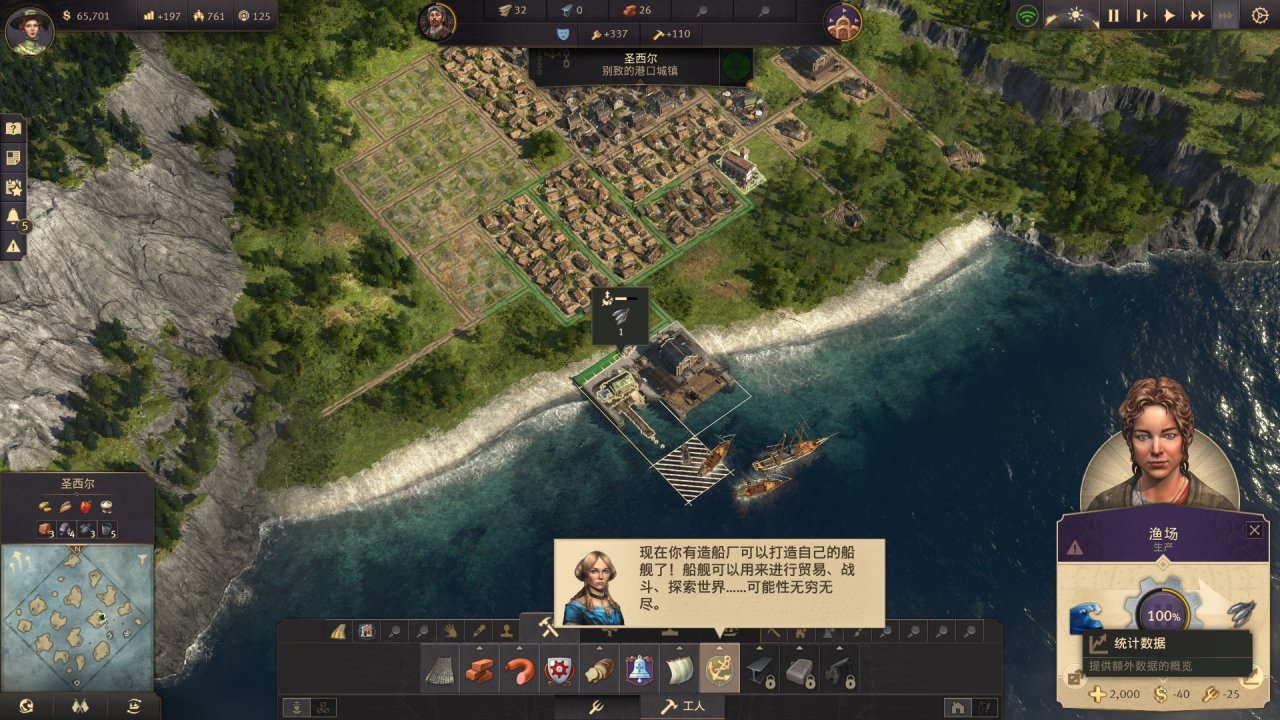
Task: Click the island minimap
Action: pos(77,617)
